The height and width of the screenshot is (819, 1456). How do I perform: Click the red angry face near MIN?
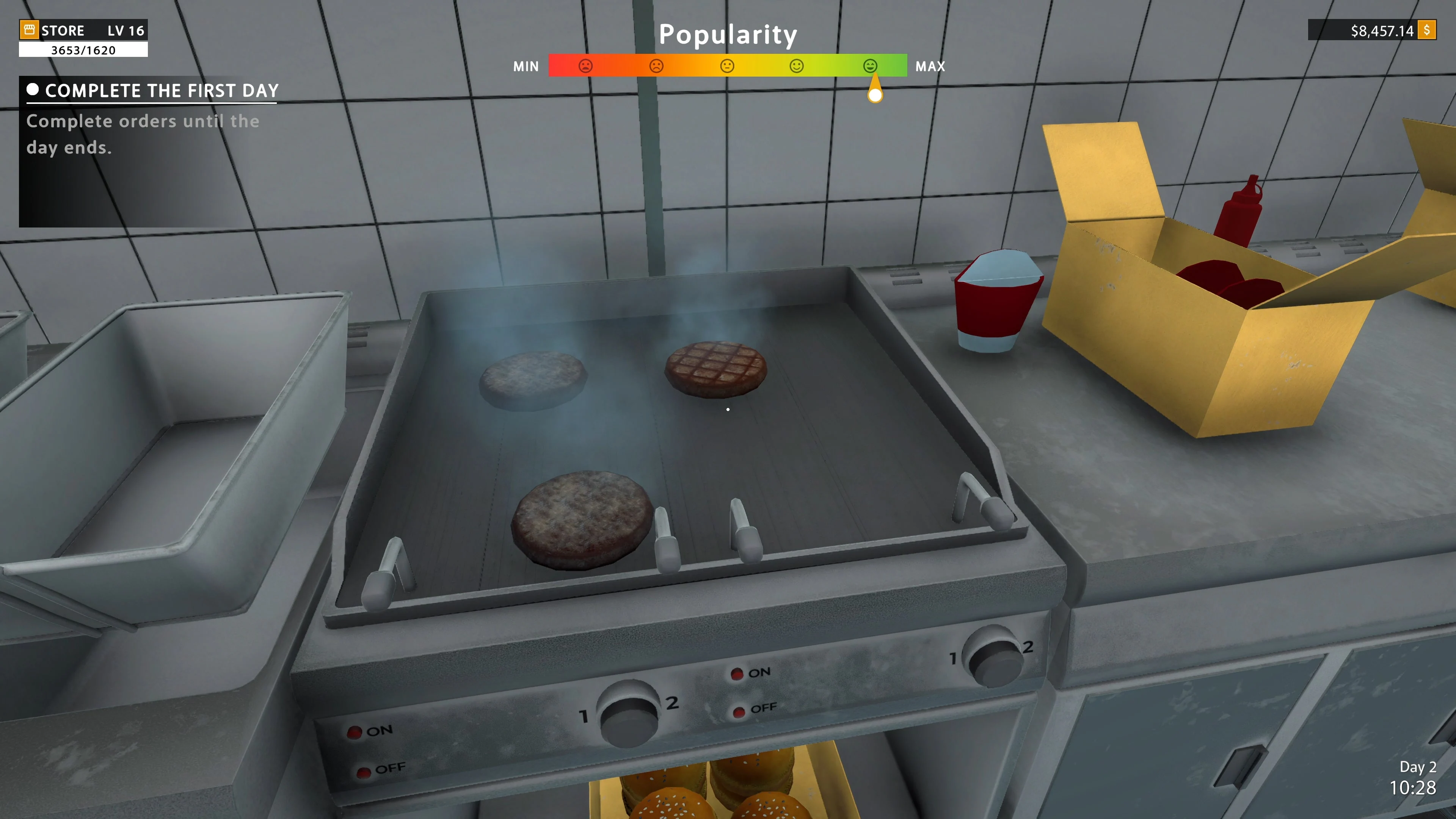[585, 66]
